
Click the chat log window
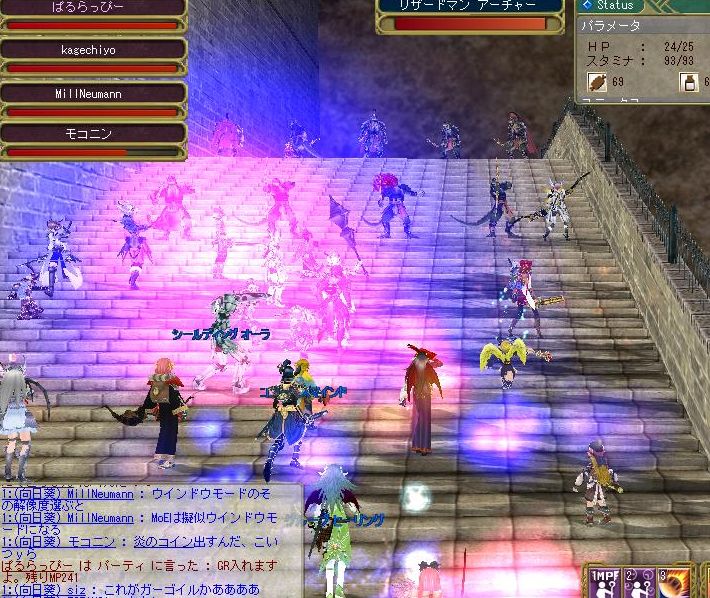[x=150, y=540]
